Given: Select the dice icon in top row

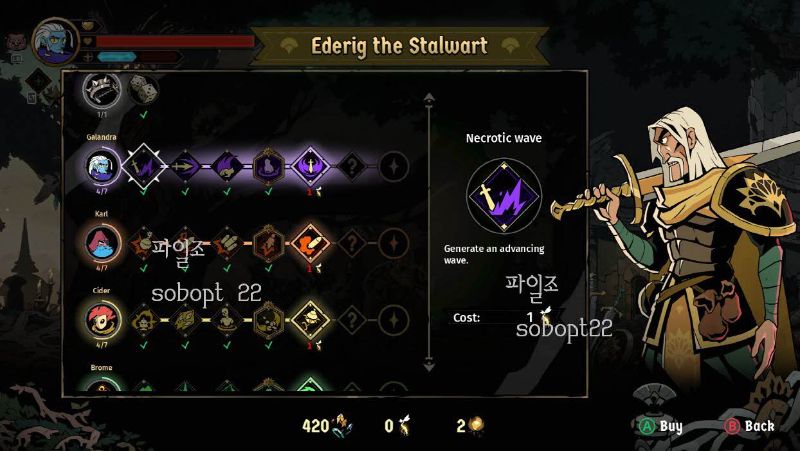Looking at the screenshot, I should pyautogui.click(x=143, y=90).
